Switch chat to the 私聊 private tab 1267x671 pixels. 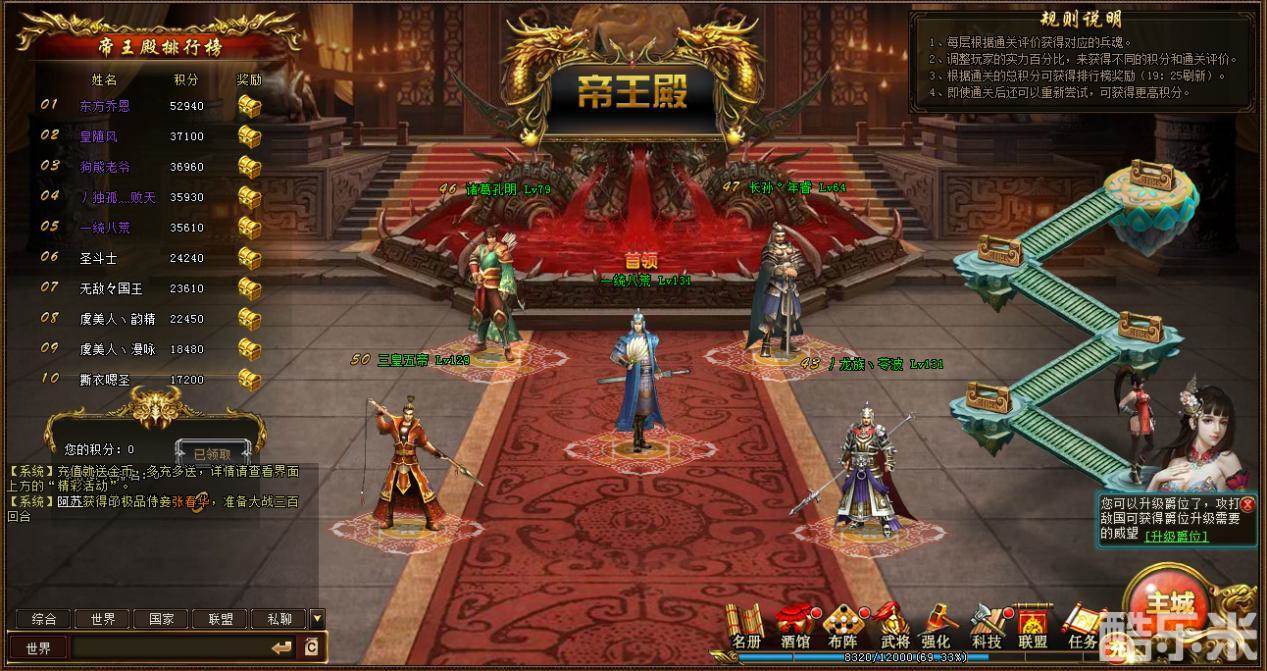click(x=278, y=619)
